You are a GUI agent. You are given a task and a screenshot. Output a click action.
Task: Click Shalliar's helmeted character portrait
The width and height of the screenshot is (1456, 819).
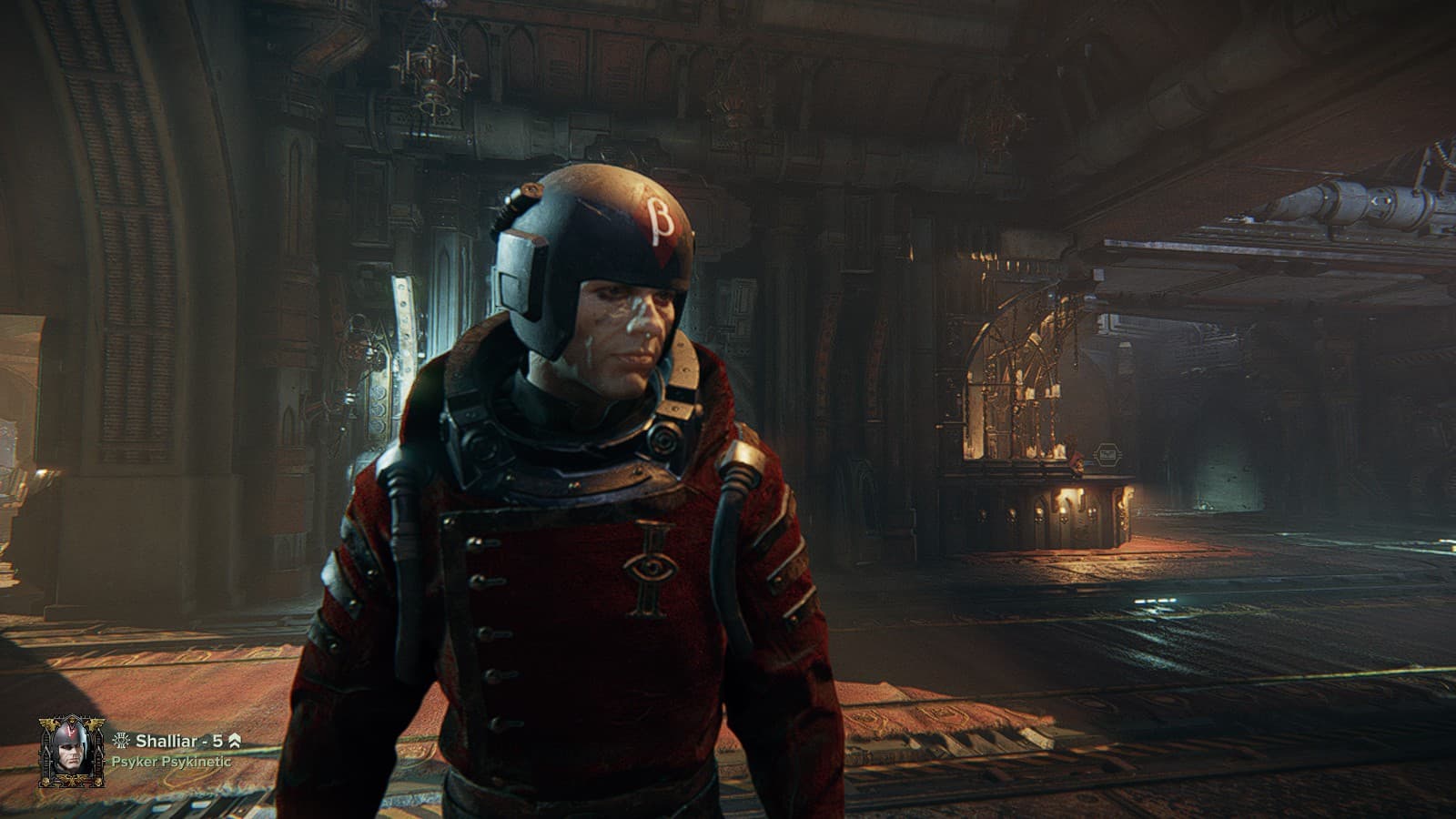tap(71, 751)
